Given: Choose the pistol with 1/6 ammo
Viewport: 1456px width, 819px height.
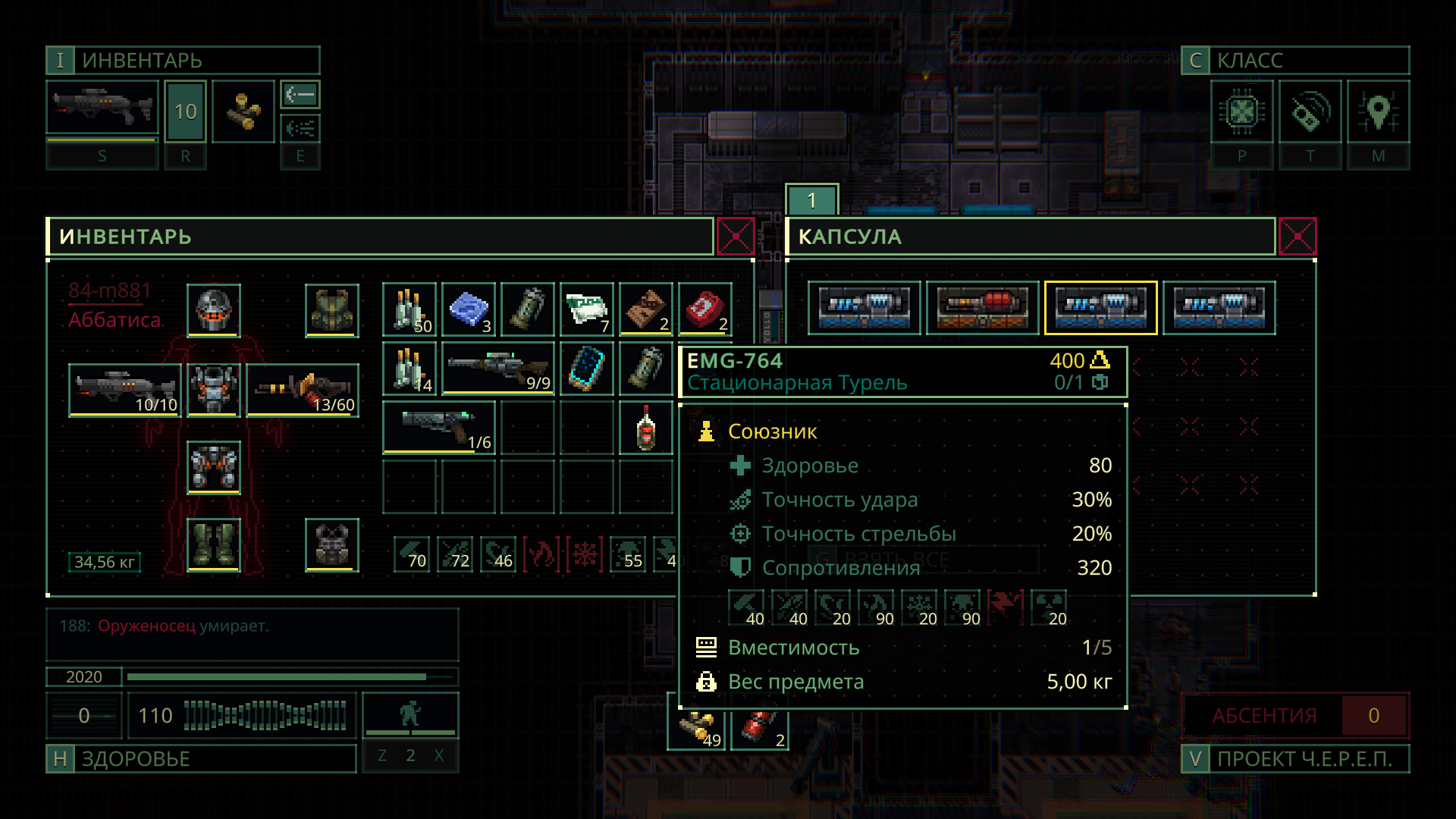Looking at the screenshot, I should [438, 428].
